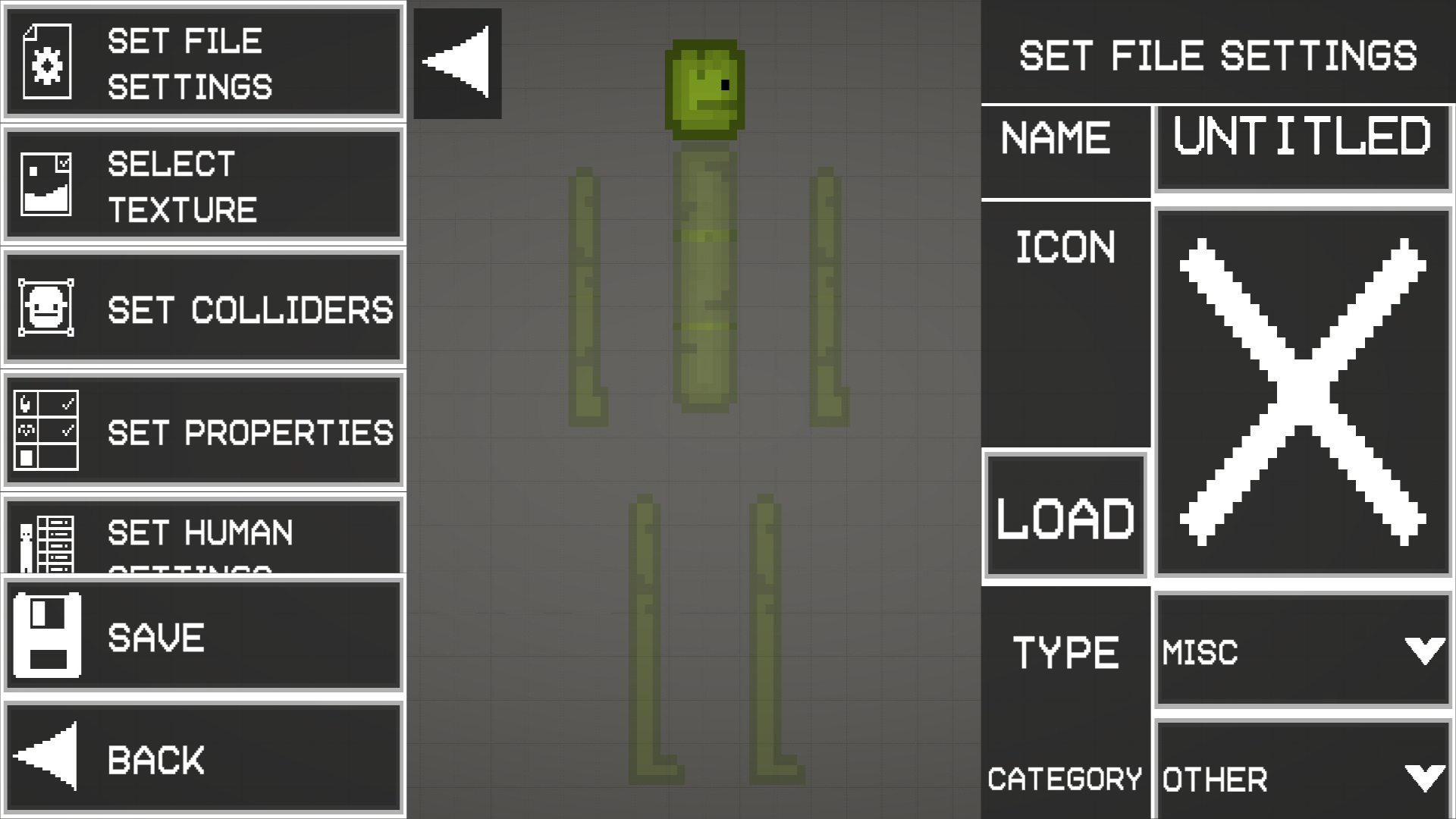The width and height of the screenshot is (1456, 819).
Task: Click the Set Colliders face-bounding icon
Action: (x=45, y=306)
